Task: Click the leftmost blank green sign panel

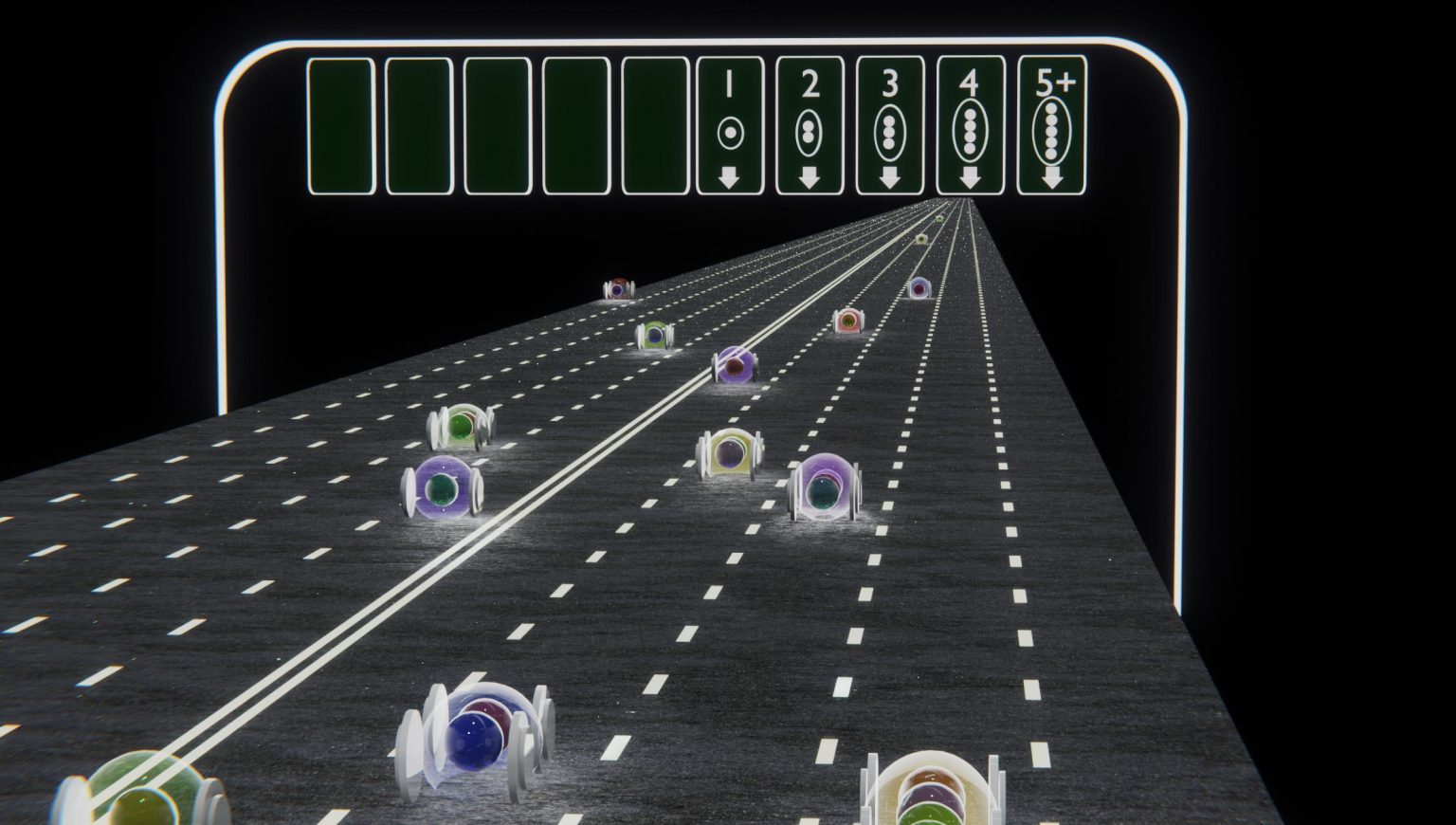Action: [x=341, y=125]
